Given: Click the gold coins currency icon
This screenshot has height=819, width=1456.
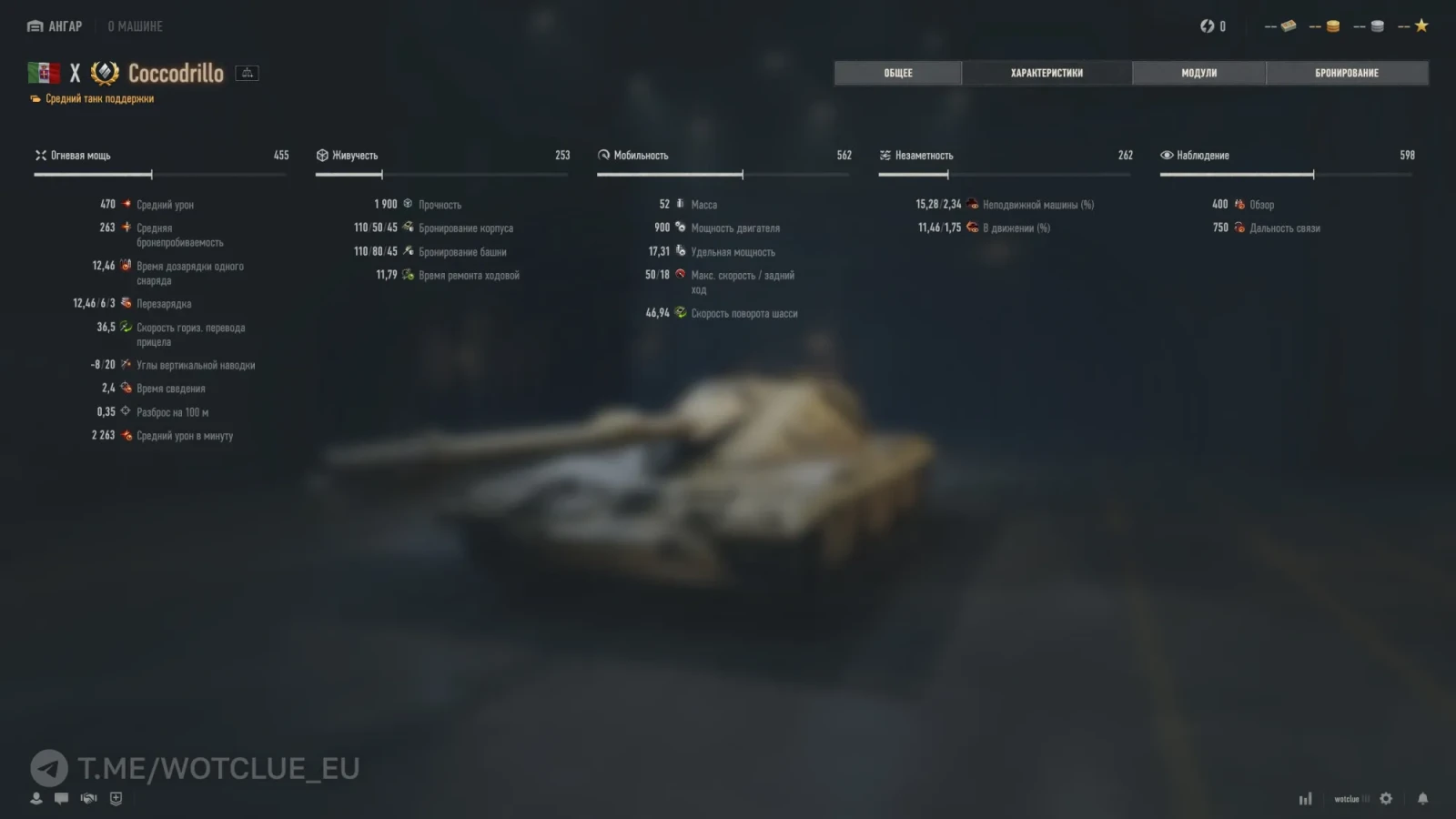Looking at the screenshot, I should coord(1332,26).
